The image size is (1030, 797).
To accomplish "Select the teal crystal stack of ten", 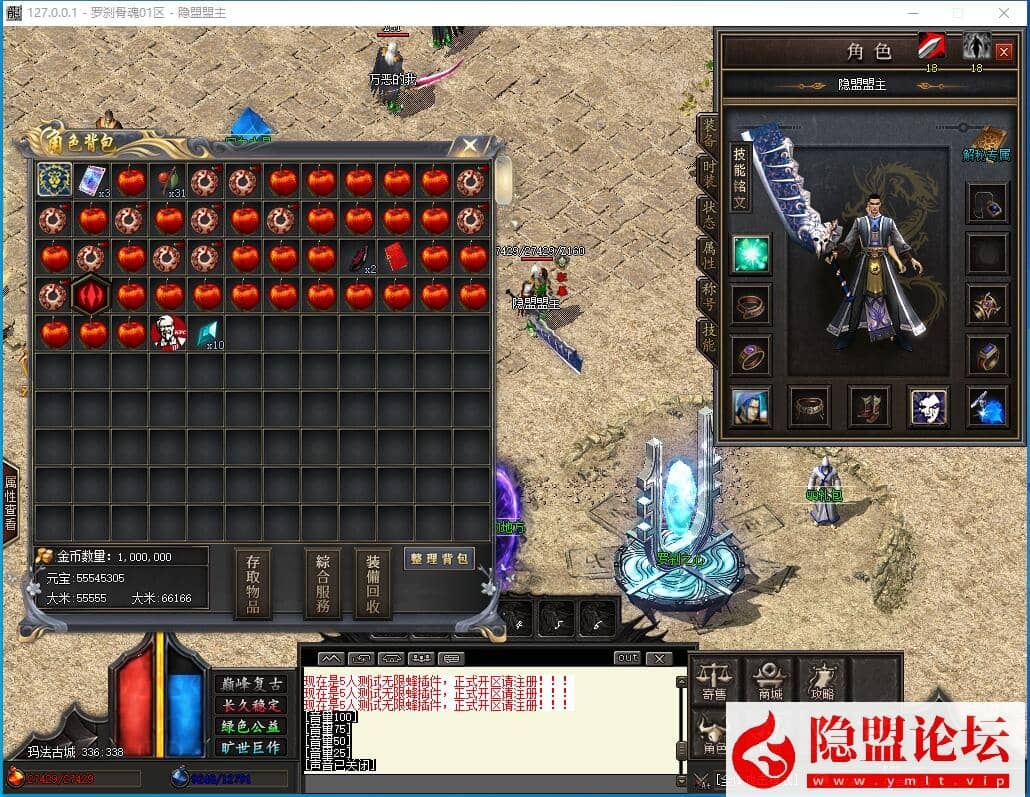I will pyautogui.click(x=207, y=332).
